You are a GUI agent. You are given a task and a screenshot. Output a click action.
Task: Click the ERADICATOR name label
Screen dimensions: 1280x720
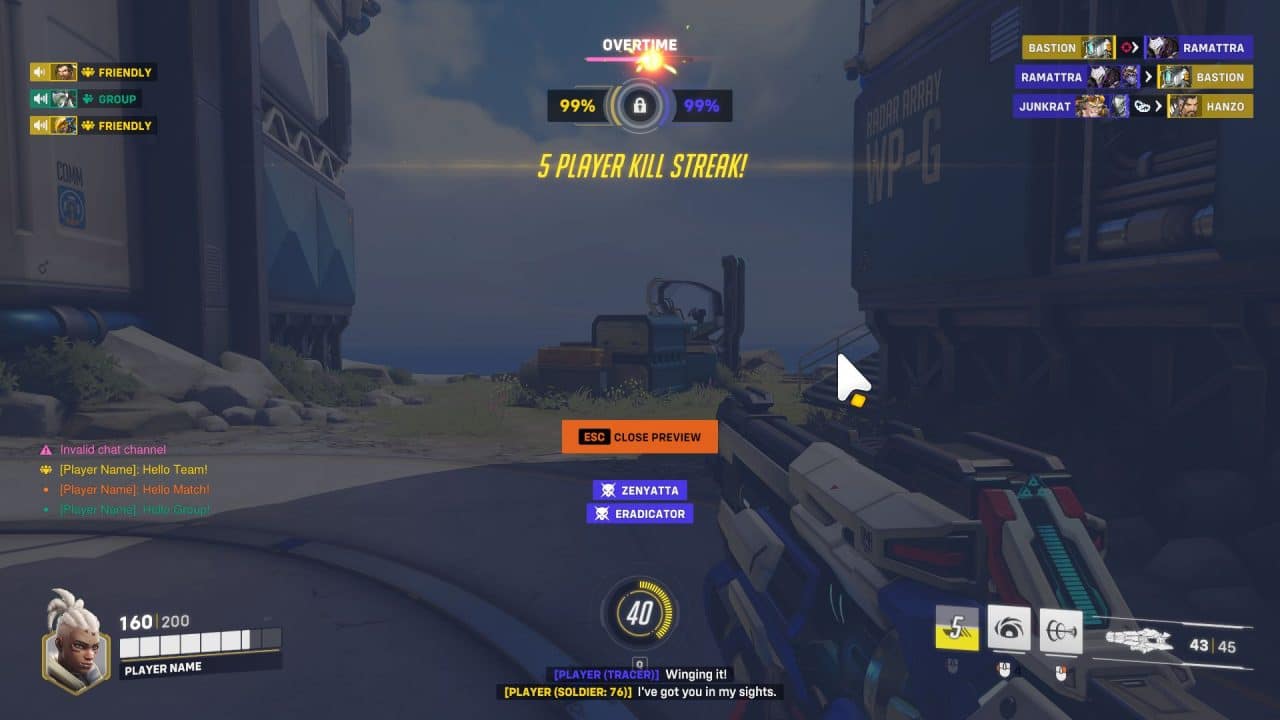point(648,513)
